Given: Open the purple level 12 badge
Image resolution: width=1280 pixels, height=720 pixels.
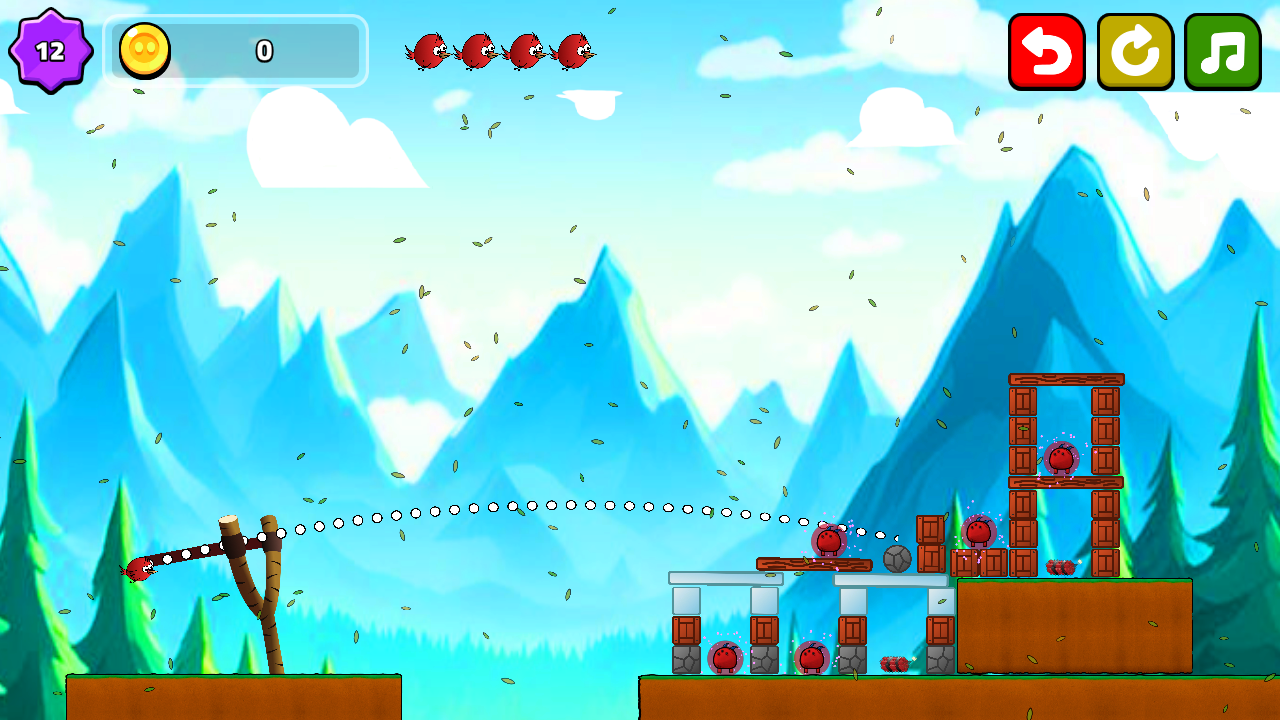Looking at the screenshot, I should pyautogui.click(x=48, y=49).
